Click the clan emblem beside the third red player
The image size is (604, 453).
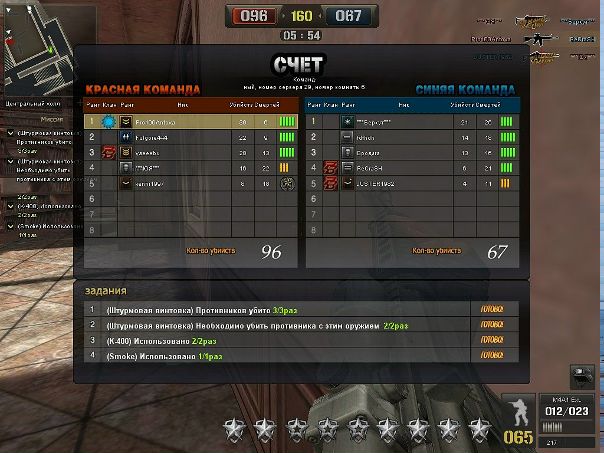click(107, 153)
